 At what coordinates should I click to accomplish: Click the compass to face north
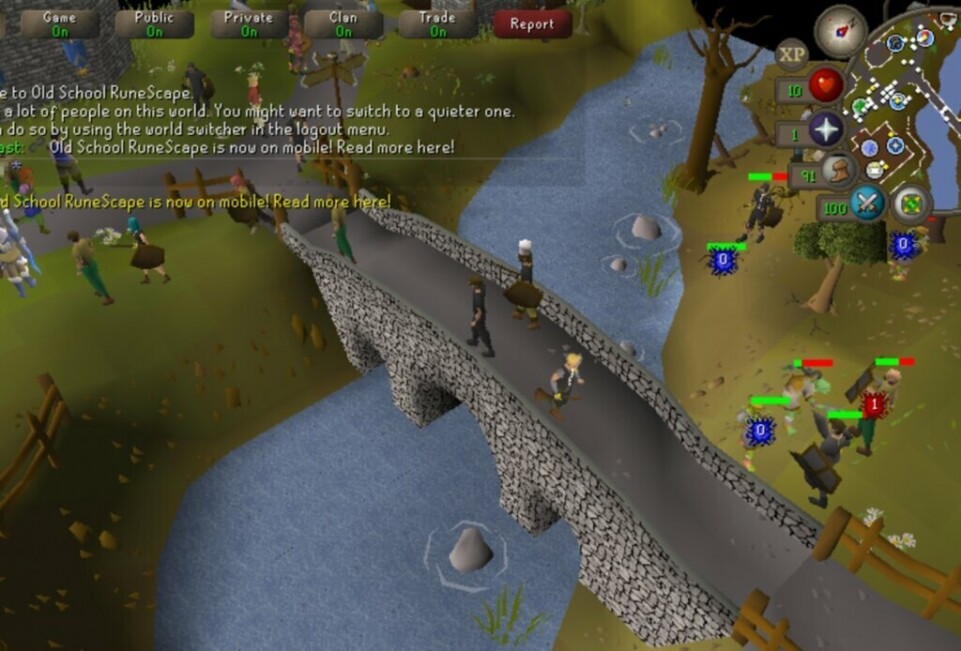(840, 32)
